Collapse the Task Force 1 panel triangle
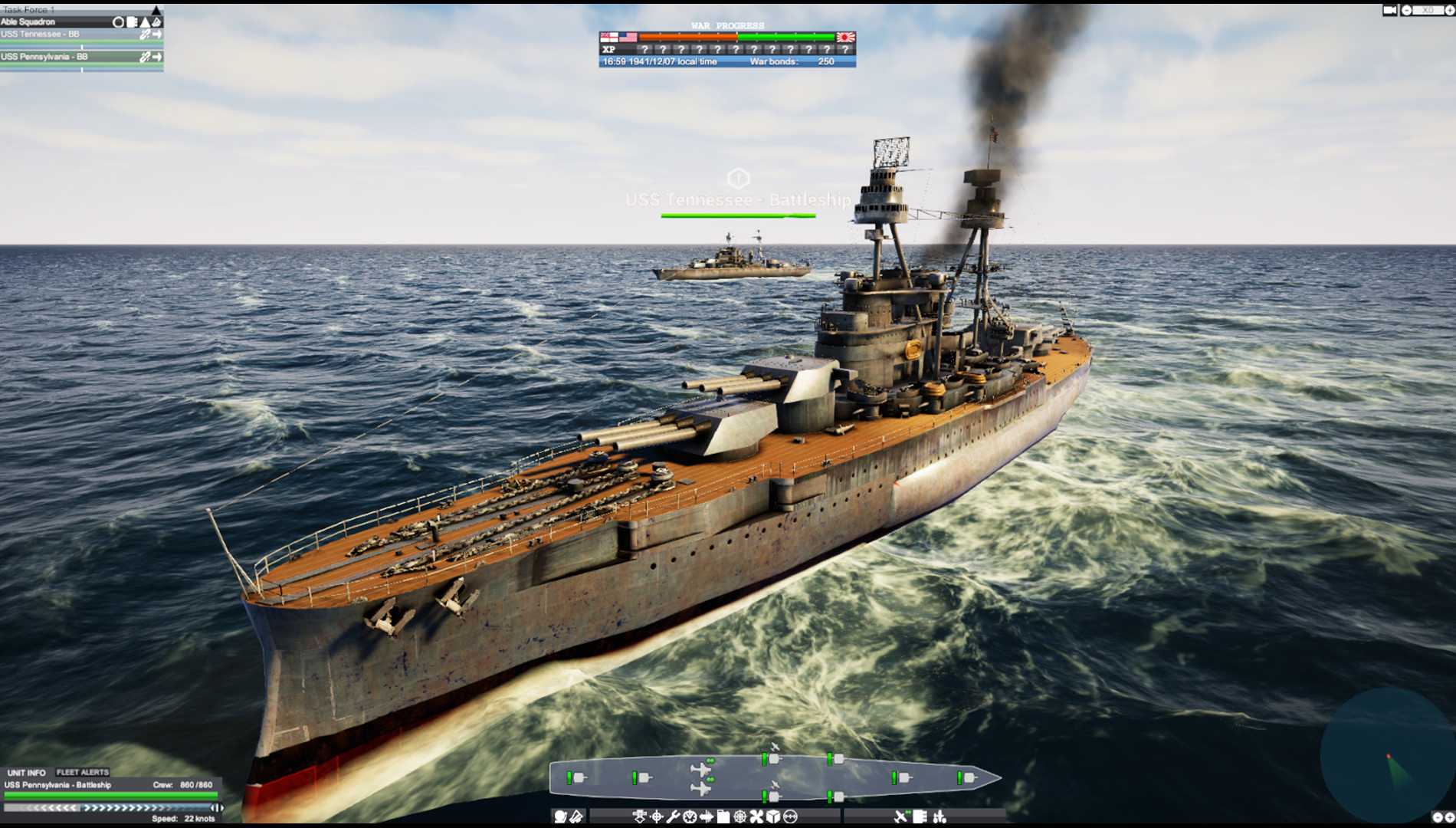This screenshot has width=1456, height=828. (156, 10)
